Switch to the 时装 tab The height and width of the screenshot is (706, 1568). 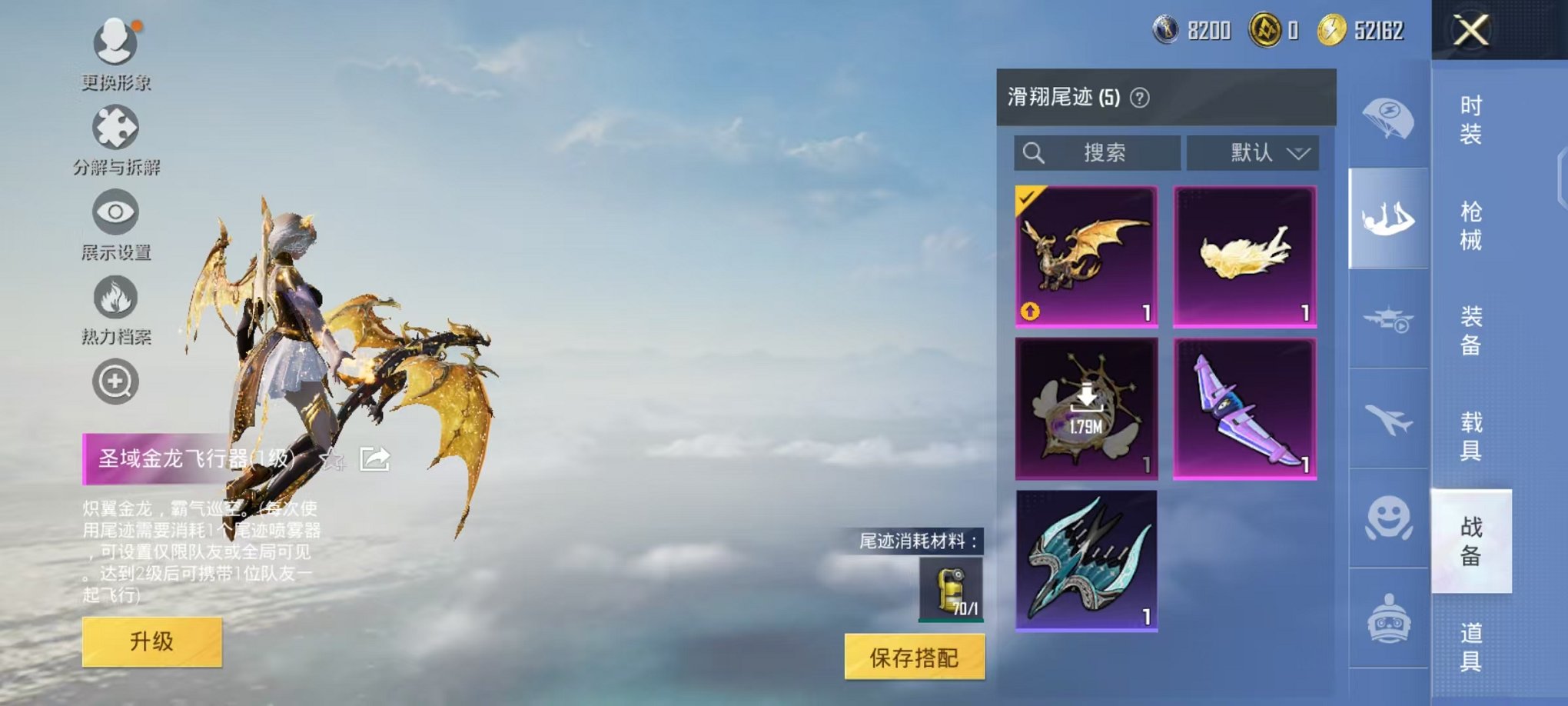tap(1470, 122)
